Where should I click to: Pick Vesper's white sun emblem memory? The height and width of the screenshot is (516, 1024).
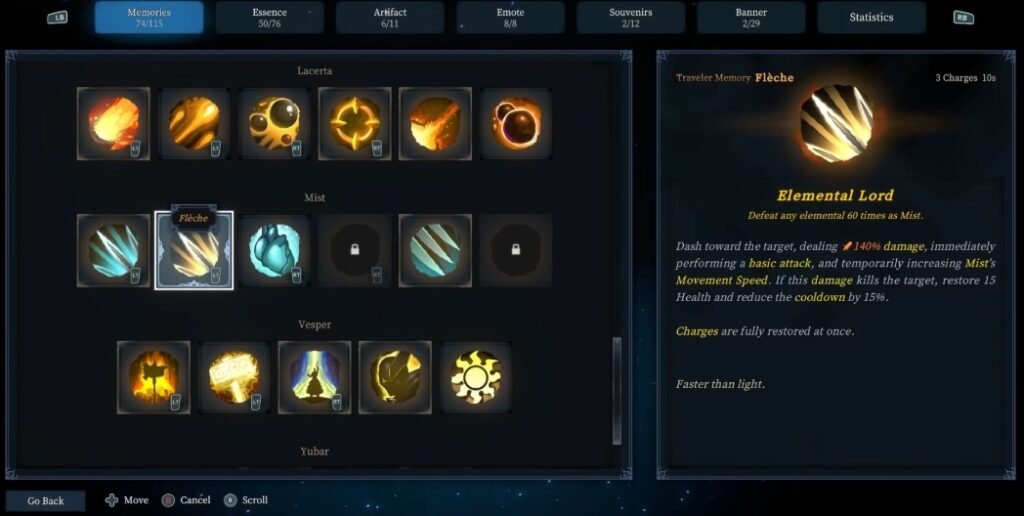pos(476,378)
